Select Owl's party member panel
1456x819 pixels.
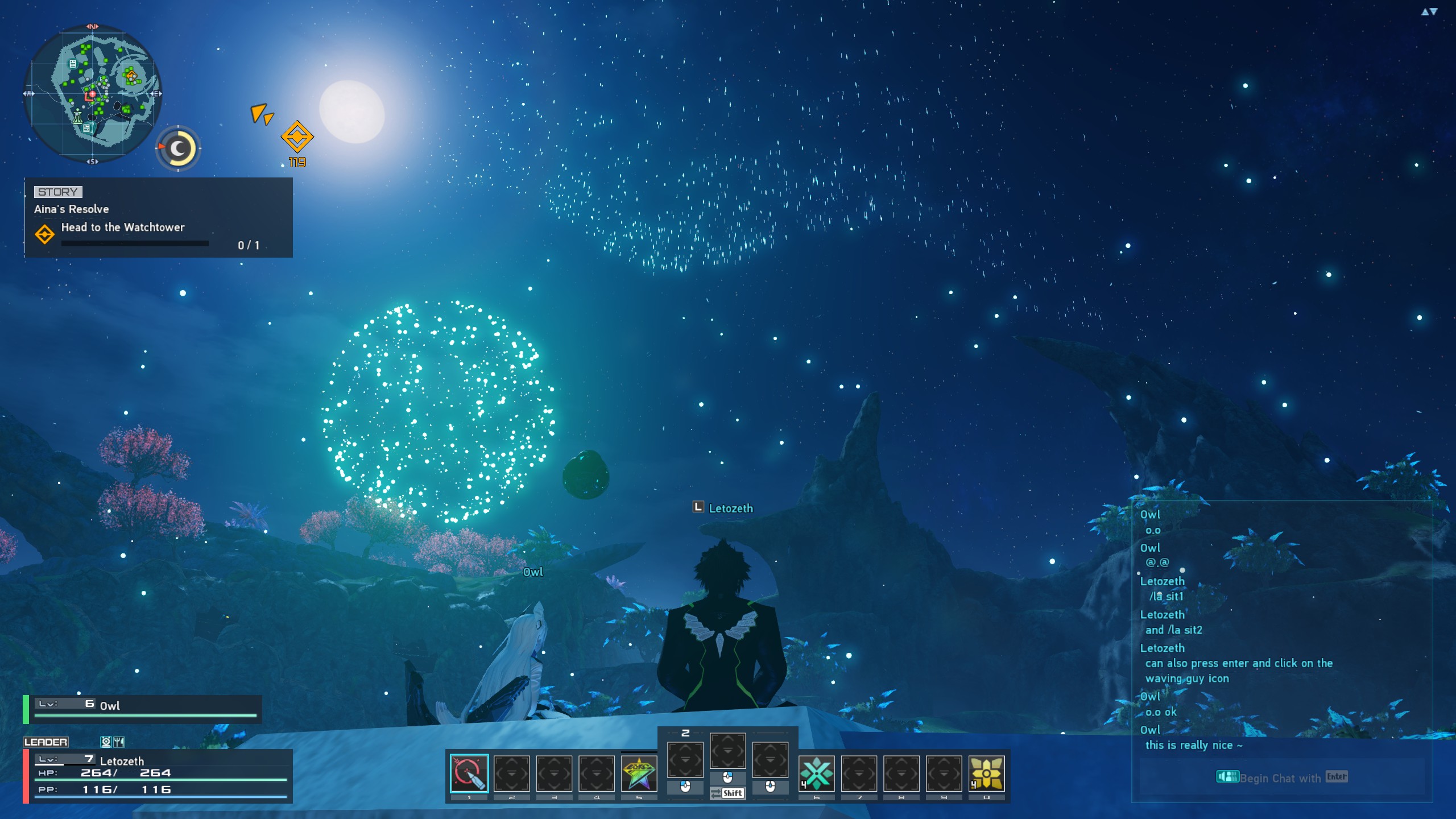pyautogui.click(x=142, y=709)
